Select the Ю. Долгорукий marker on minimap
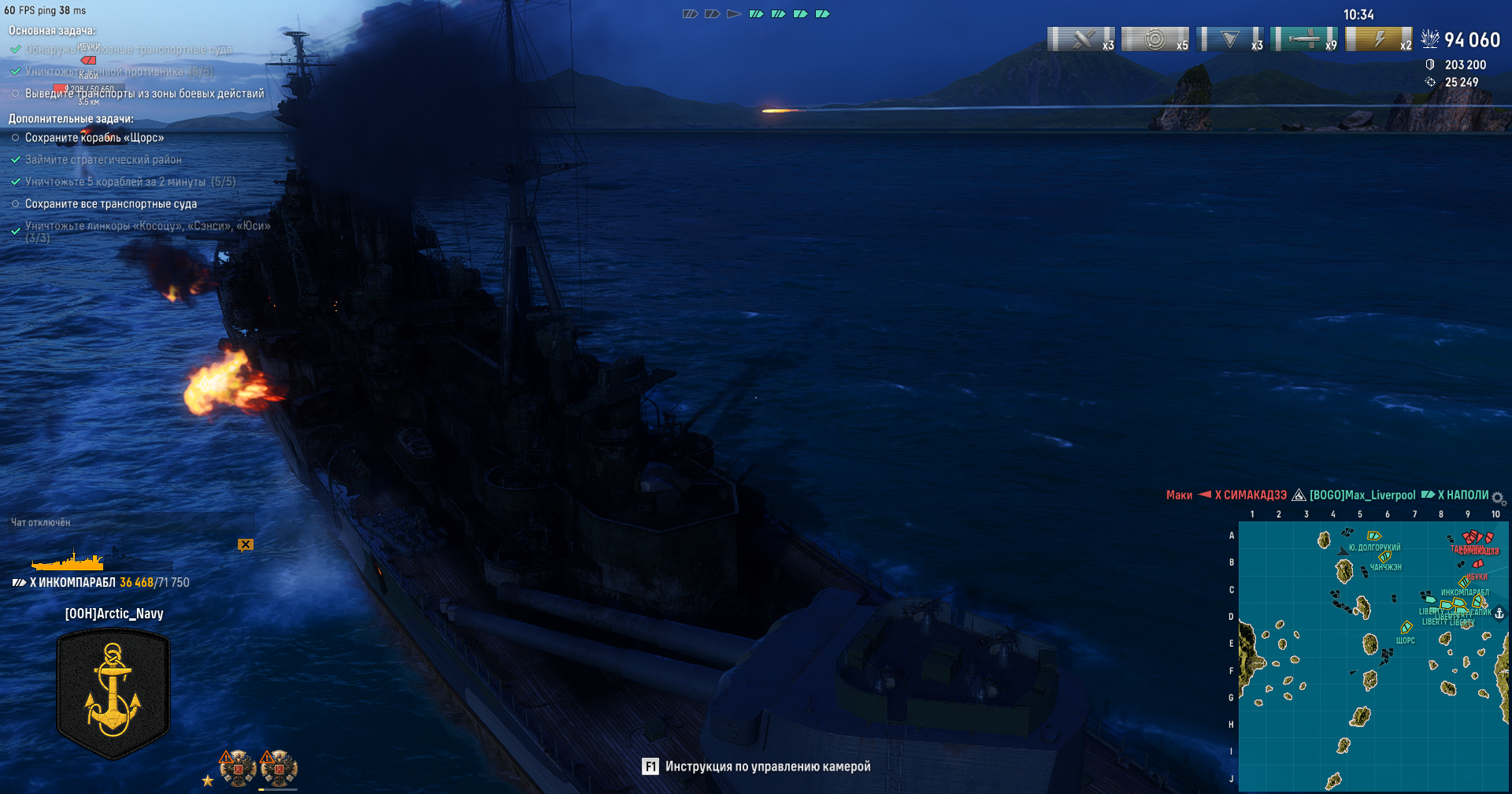Image resolution: width=1512 pixels, height=794 pixels. (1374, 536)
